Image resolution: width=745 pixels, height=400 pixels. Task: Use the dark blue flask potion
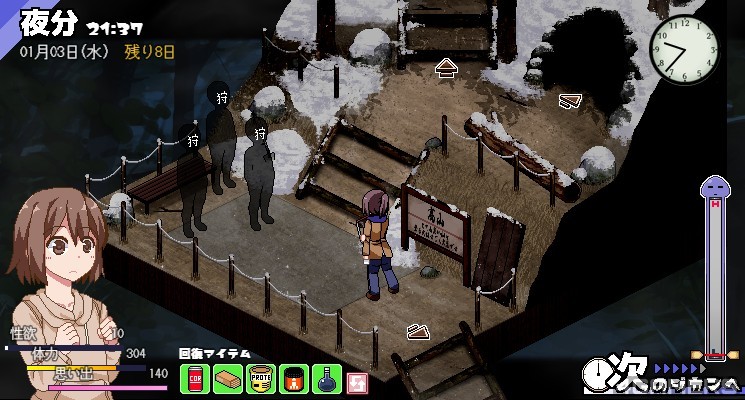point(326,380)
